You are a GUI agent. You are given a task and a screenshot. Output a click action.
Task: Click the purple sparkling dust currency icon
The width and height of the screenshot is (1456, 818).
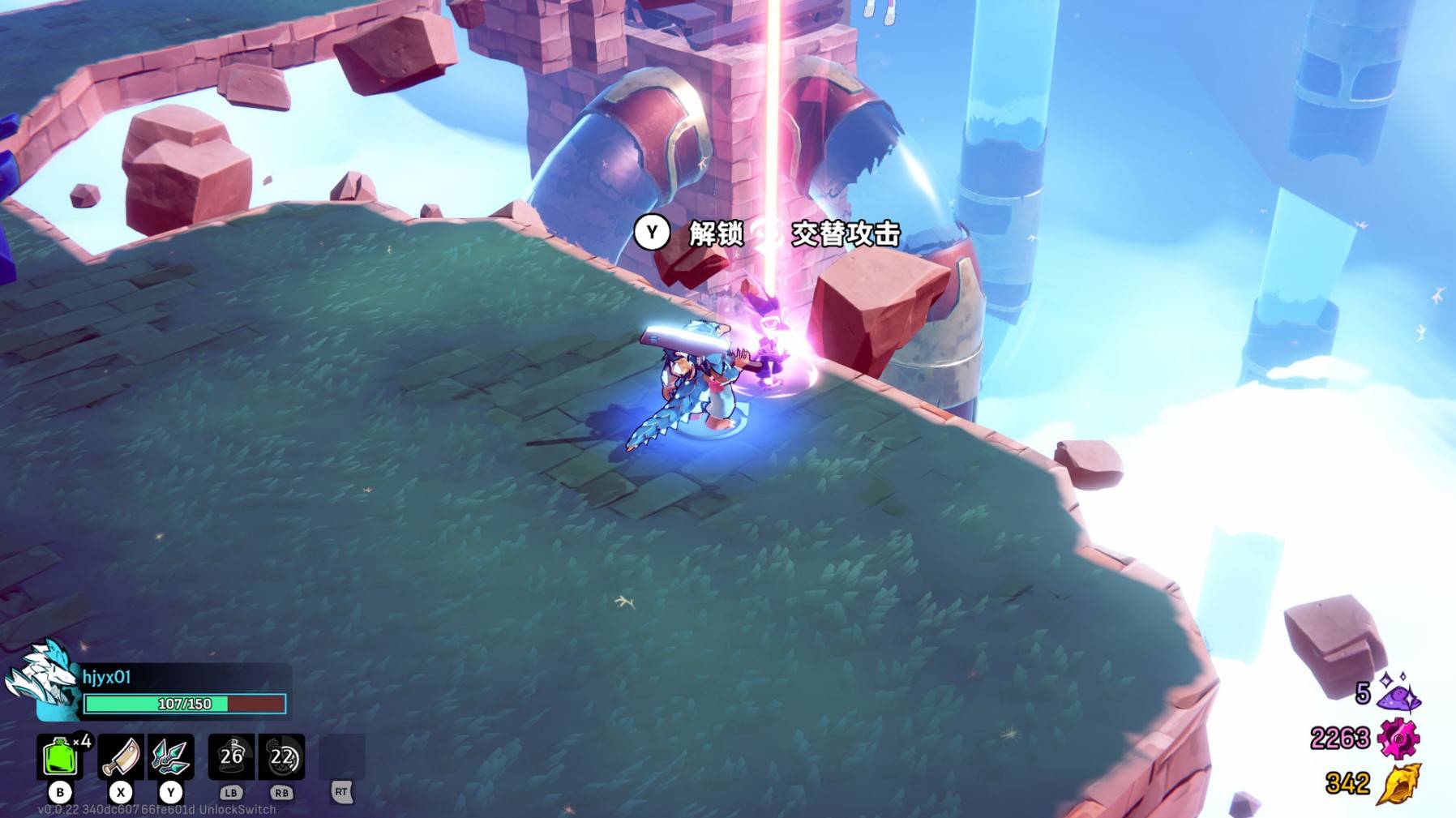coord(1399,692)
